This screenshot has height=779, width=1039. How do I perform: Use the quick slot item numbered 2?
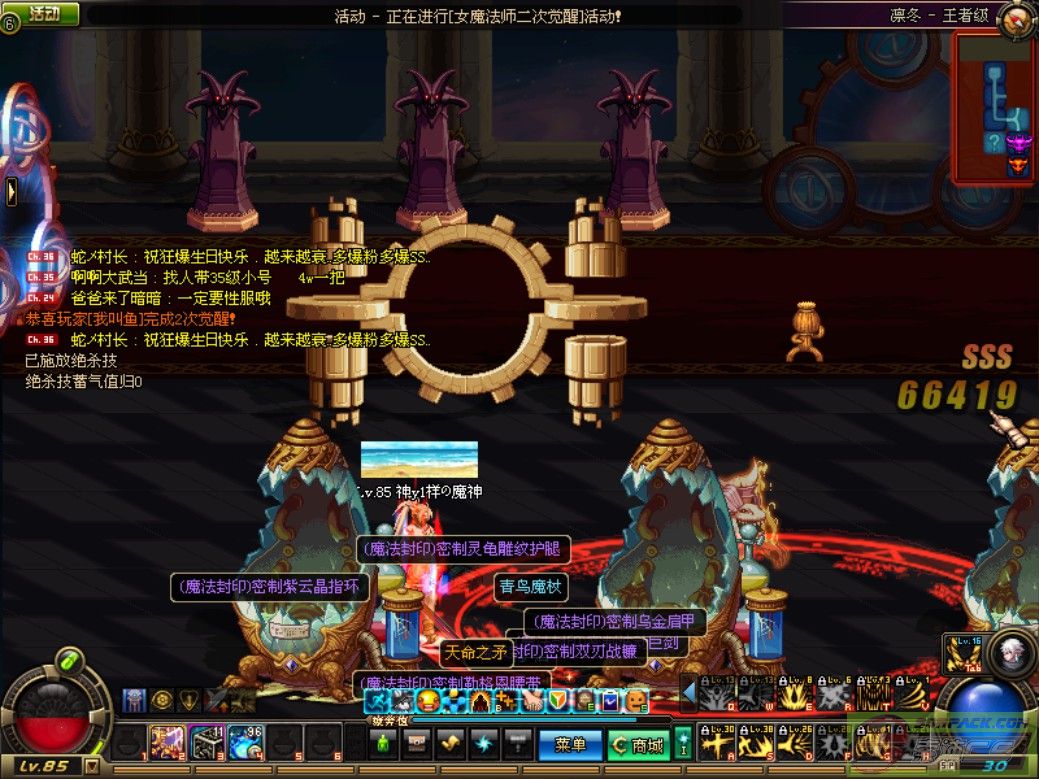click(x=167, y=743)
